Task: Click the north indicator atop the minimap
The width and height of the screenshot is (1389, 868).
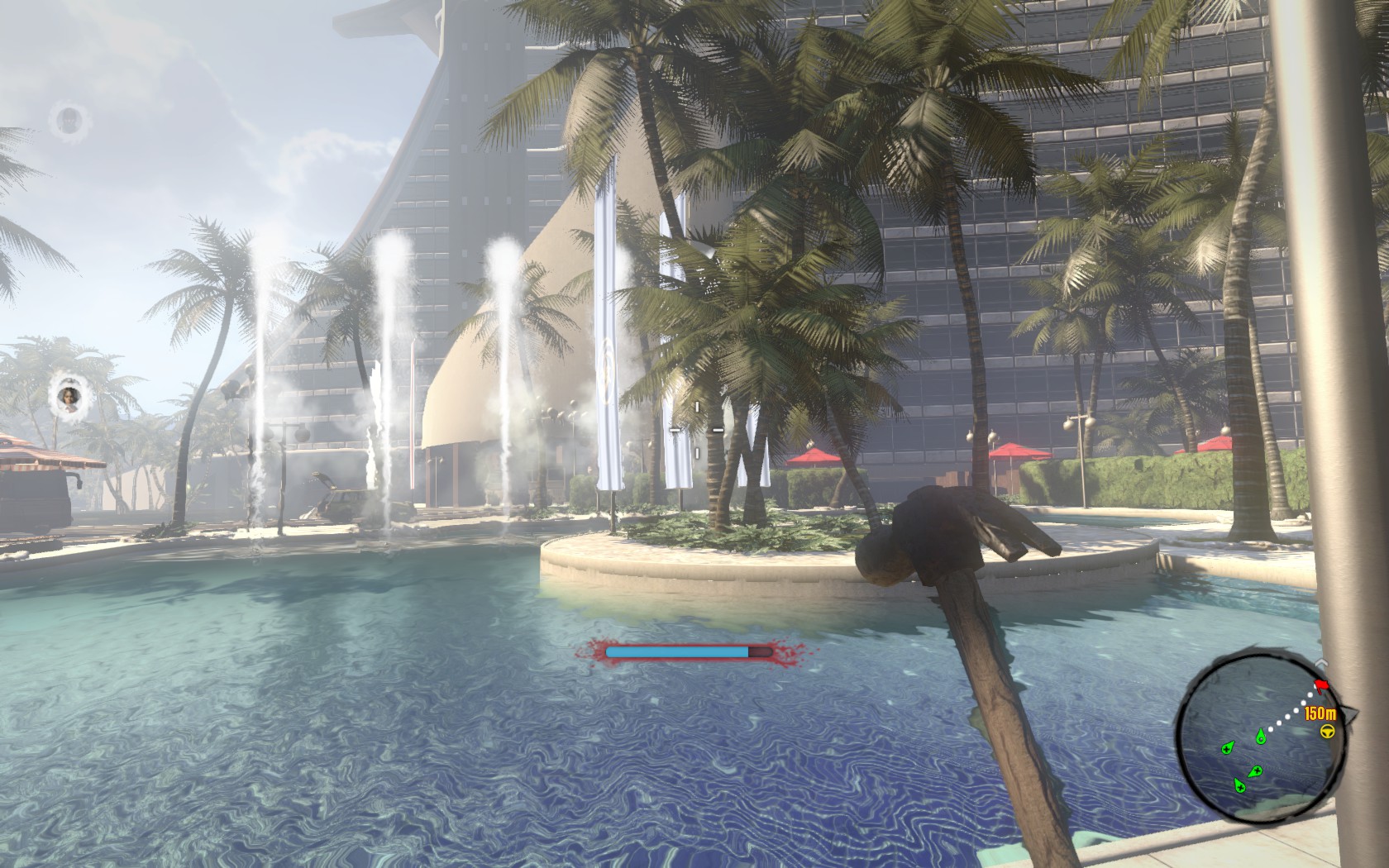Action: (x=1320, y=662)
